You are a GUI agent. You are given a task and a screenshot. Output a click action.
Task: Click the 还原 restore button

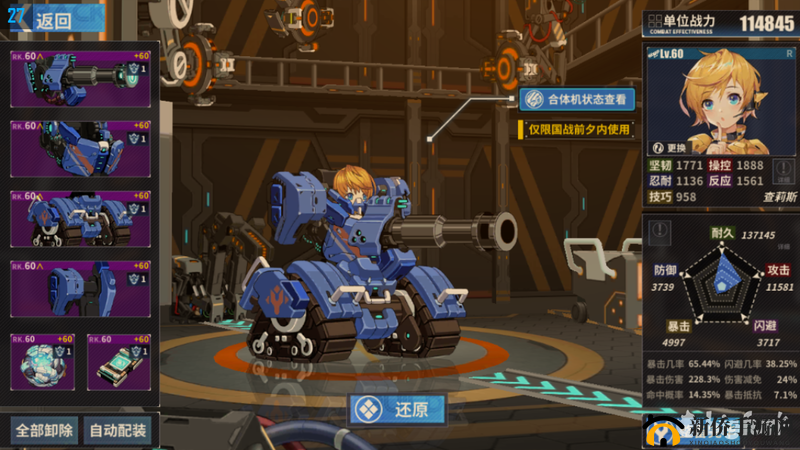397,410
